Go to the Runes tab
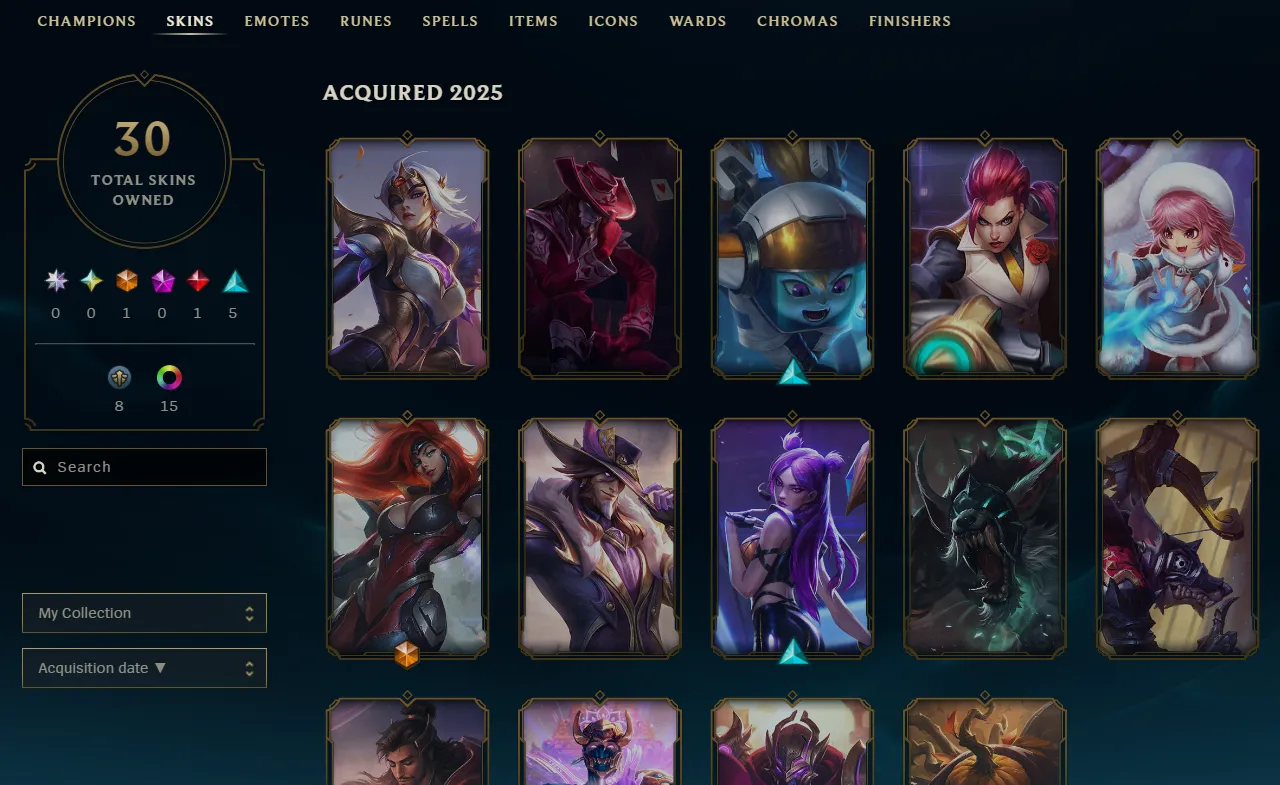 click(x=365, y=21)
